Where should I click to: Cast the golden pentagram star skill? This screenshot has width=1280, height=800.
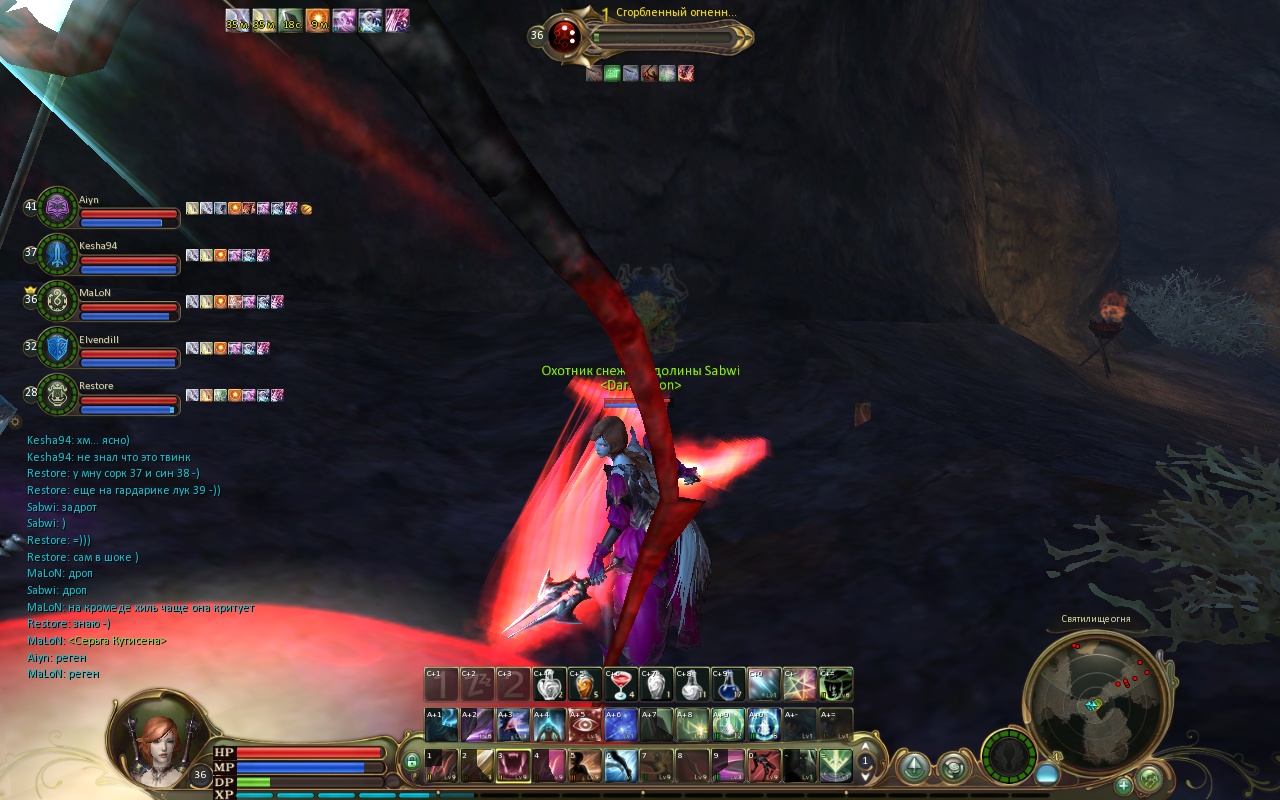[800, 684]
